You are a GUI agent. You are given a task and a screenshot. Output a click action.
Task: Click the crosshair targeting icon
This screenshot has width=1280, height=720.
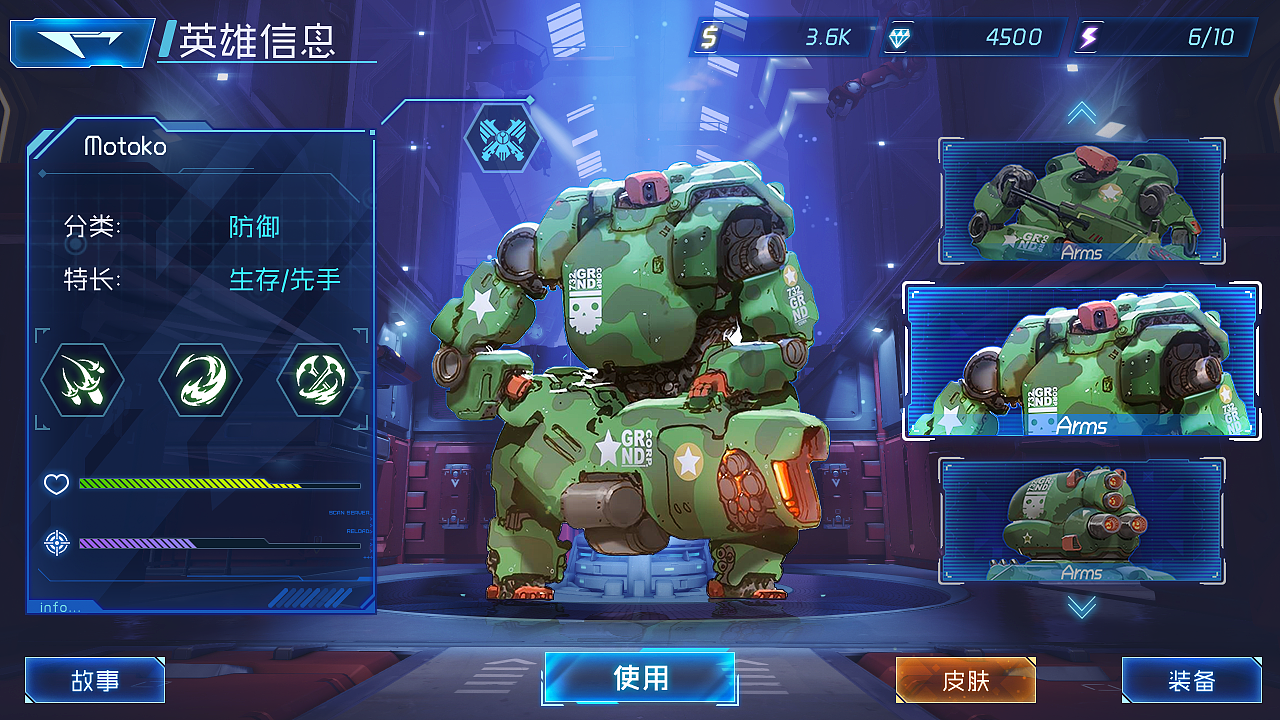pos(56,541)
